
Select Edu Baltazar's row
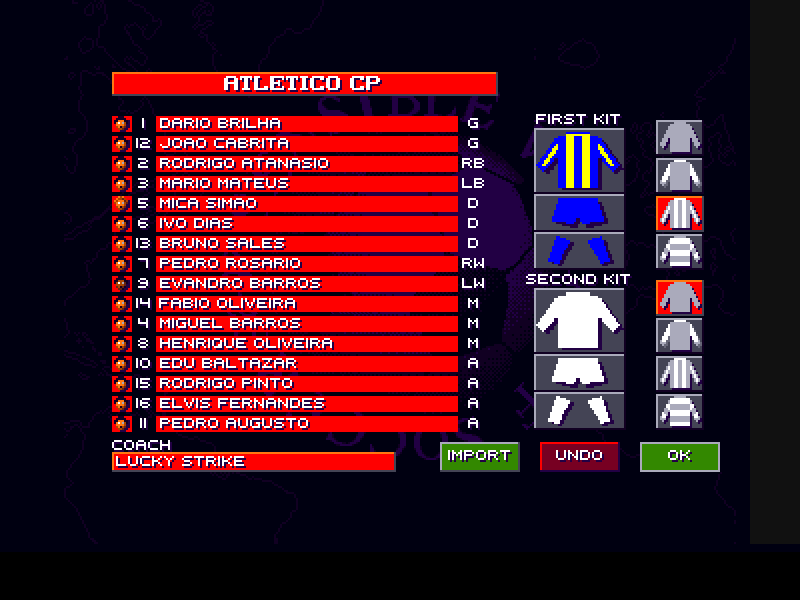point(306,364)
